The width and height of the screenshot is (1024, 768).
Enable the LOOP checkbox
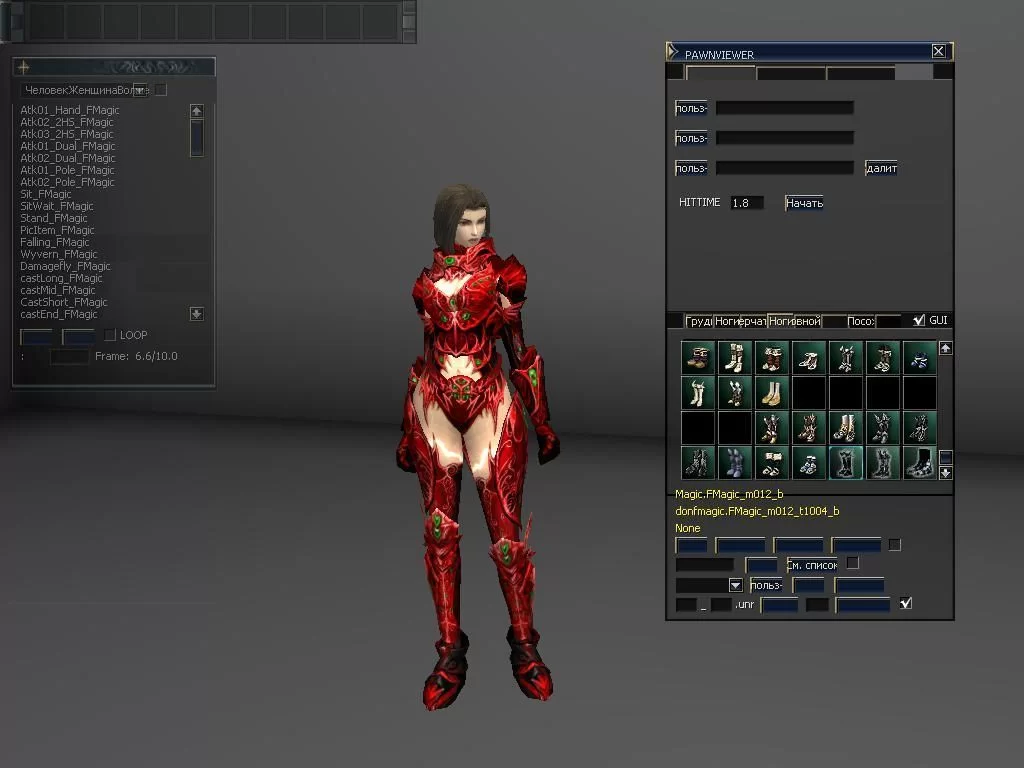tap(111, 335)
